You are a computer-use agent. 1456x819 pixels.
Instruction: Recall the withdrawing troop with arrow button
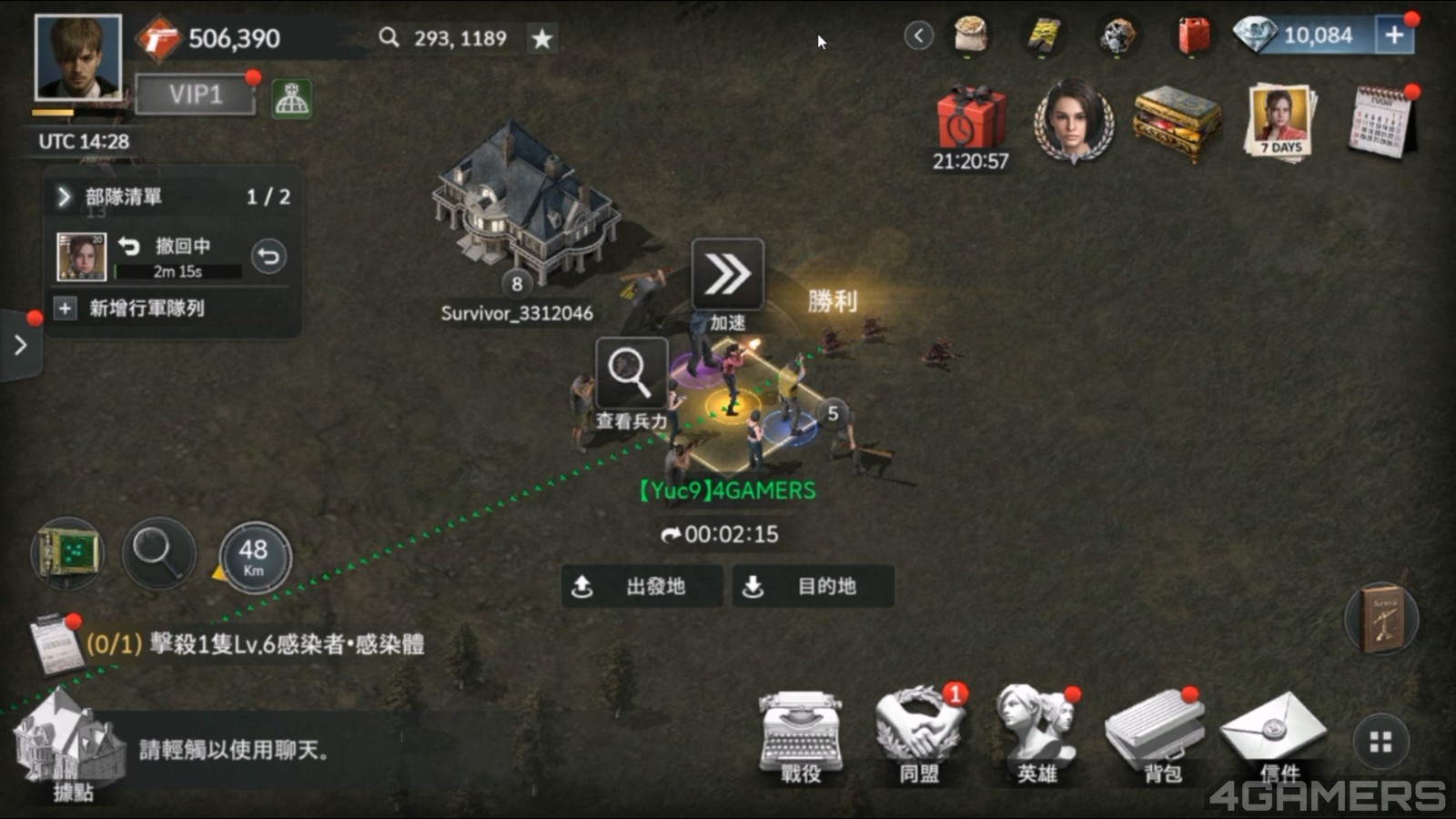(268, 257)
